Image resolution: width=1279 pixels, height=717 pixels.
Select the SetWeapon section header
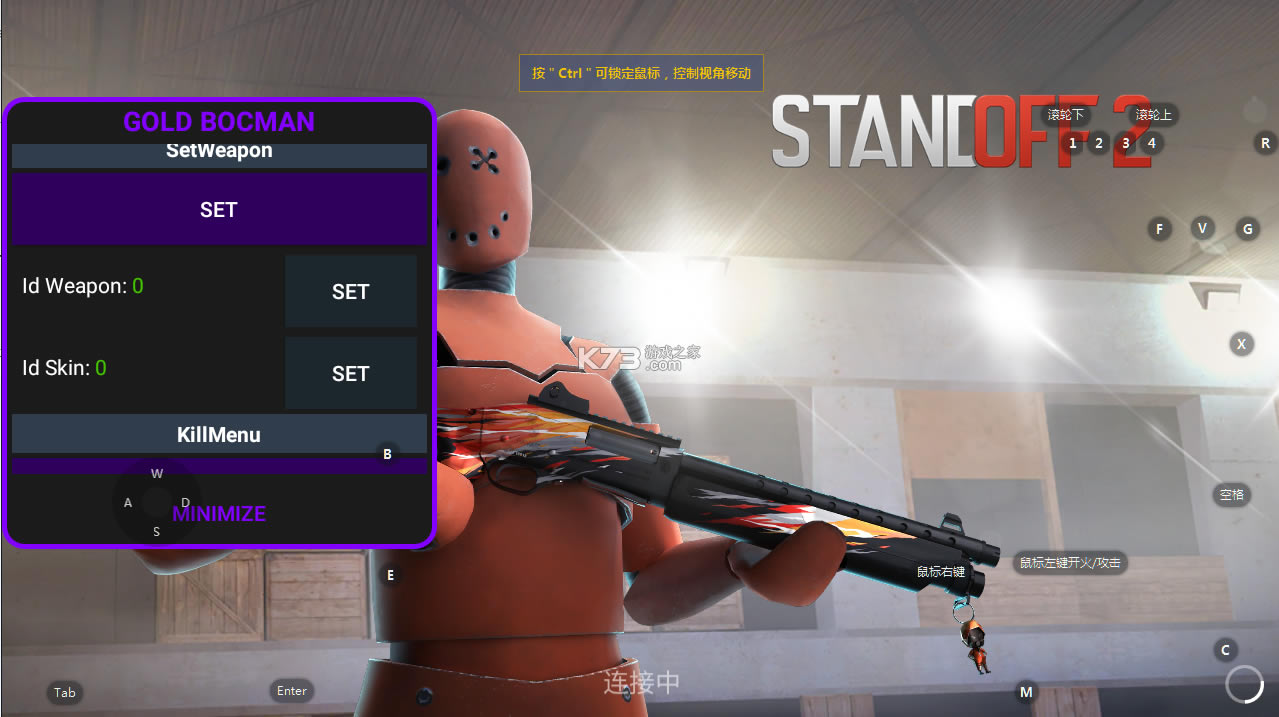pyautogui.click(x=218, y=153)
